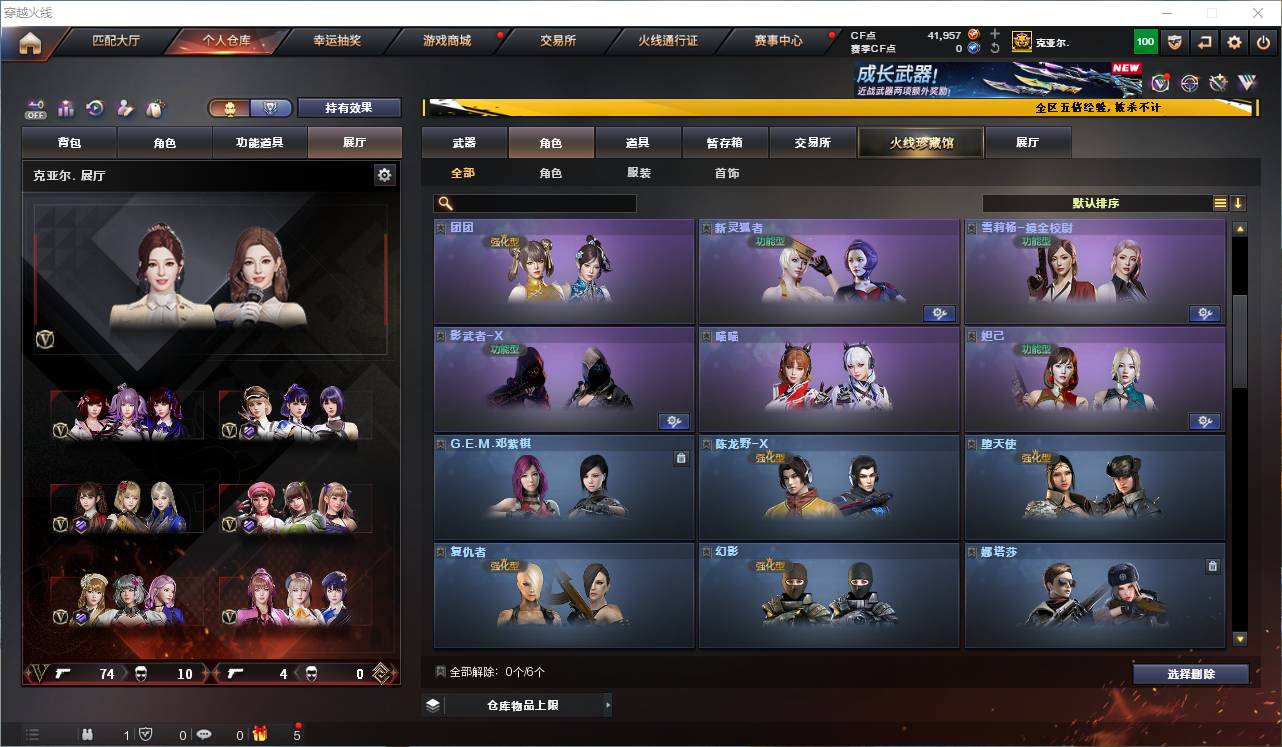Viewport: 1282px width, 747px height.
Task: Click the 选择删除 button
Action: pos(1190,672)
